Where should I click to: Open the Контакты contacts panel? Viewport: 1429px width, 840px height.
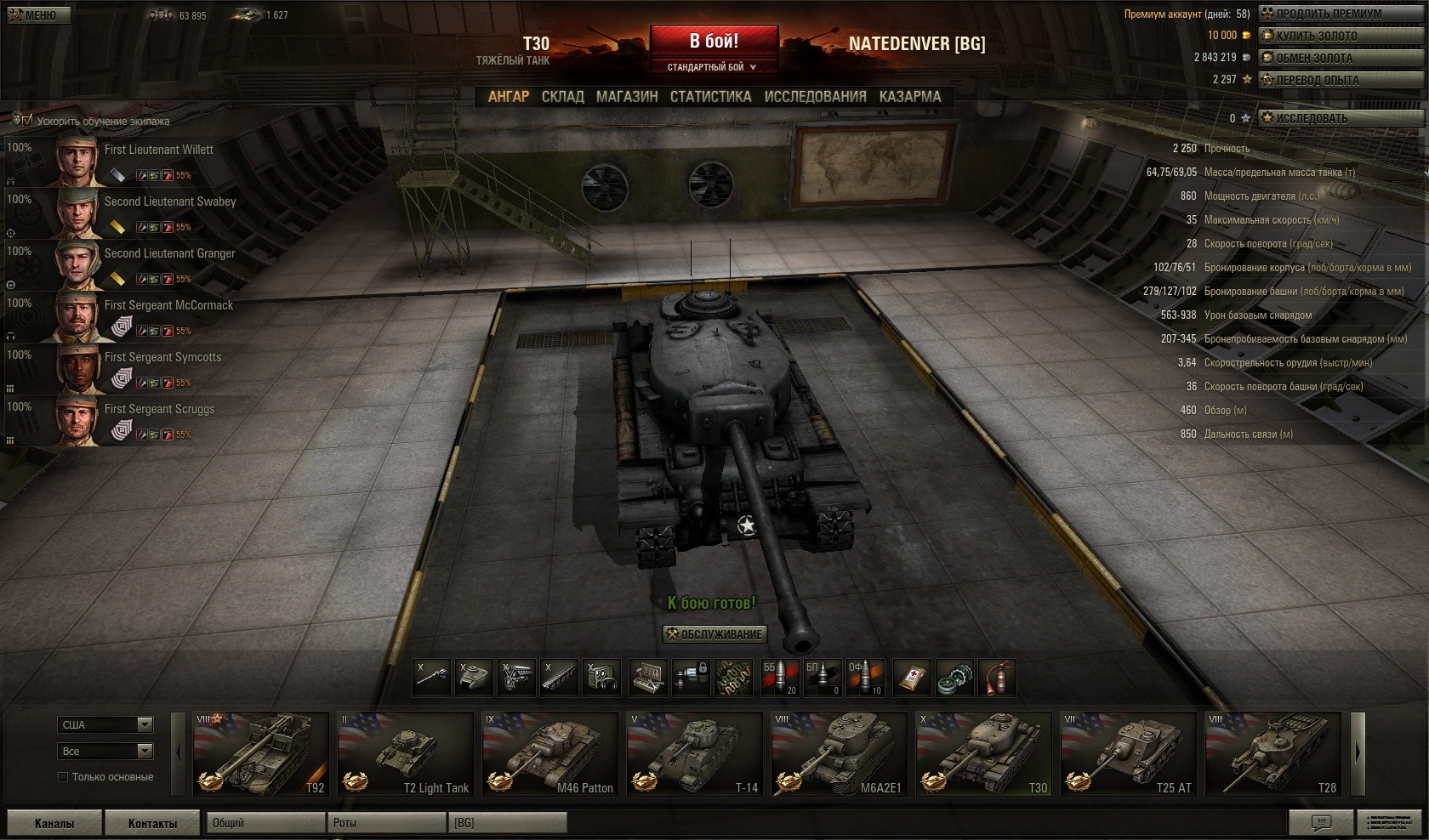152,823
